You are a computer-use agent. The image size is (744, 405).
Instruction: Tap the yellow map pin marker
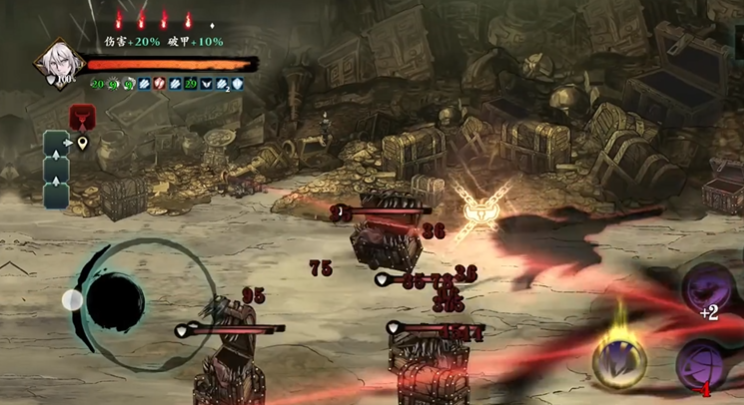pos(82,143)
